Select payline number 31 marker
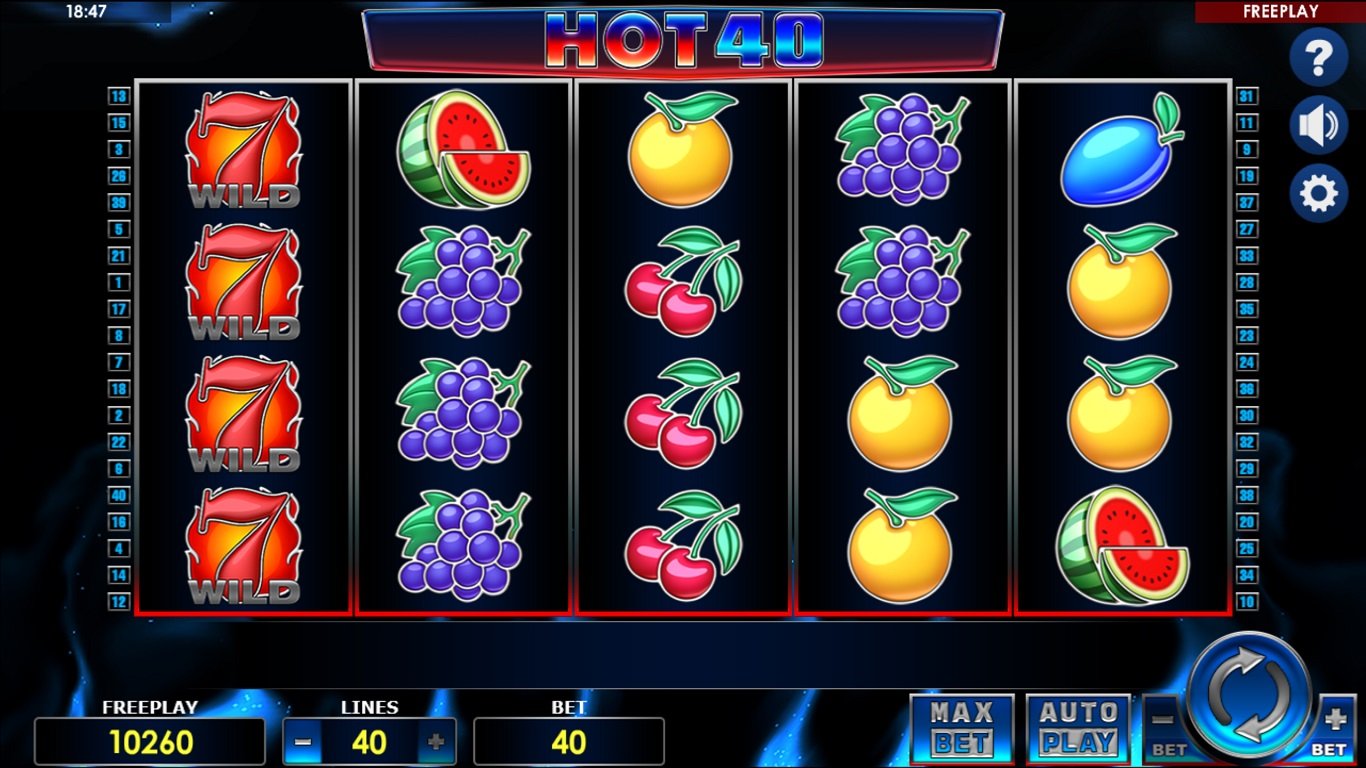The height and width of the screenshot is (768, 1366). (x=1246, y=97)
